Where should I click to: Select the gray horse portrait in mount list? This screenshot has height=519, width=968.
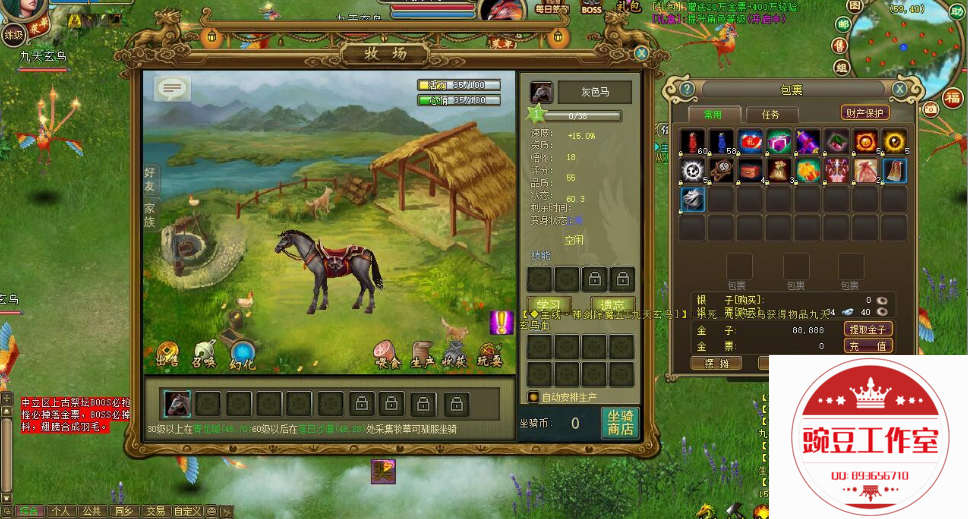(177, 403)
